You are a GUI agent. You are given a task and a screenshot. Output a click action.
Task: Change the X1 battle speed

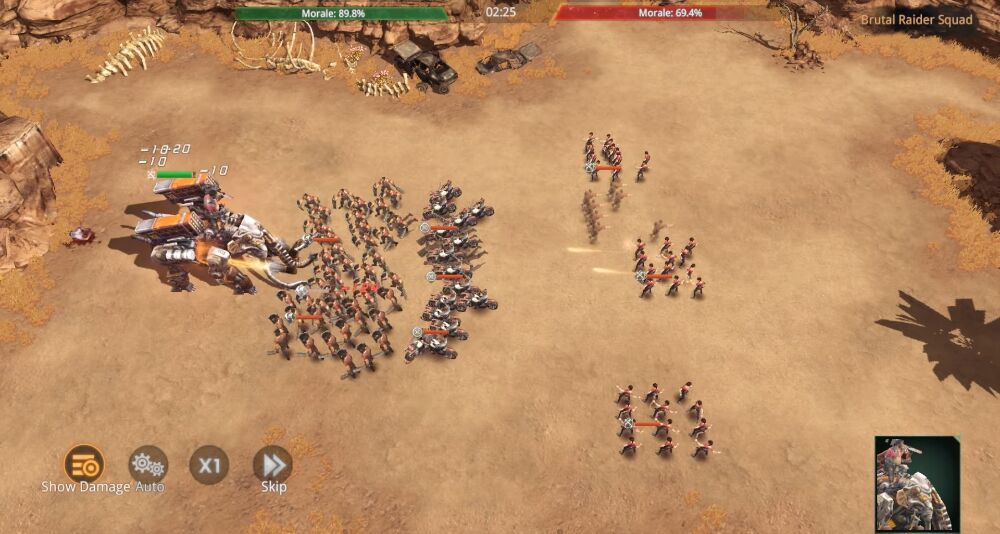click(x=209, y=465)
